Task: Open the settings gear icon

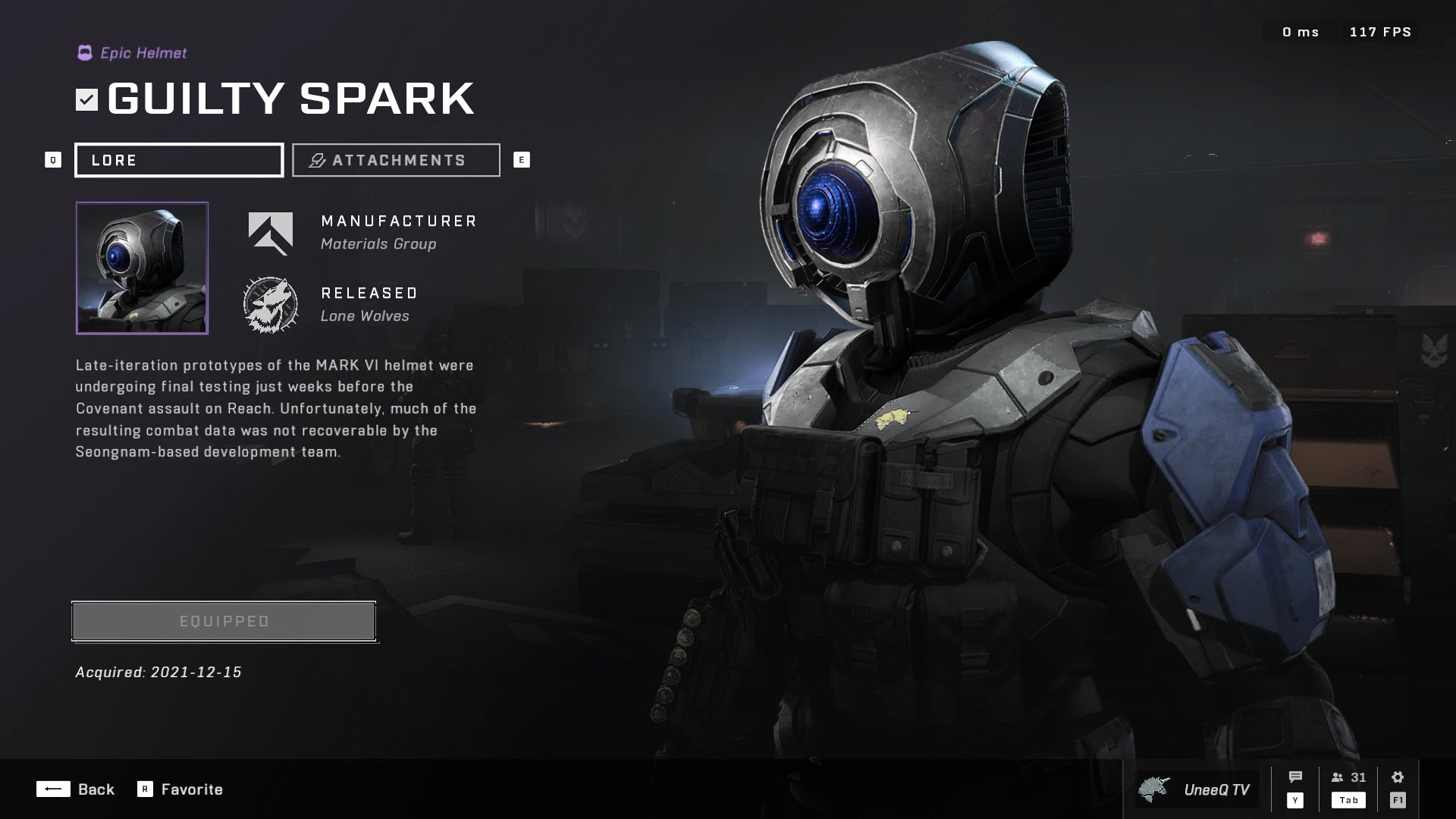Action: [1396, 776]
